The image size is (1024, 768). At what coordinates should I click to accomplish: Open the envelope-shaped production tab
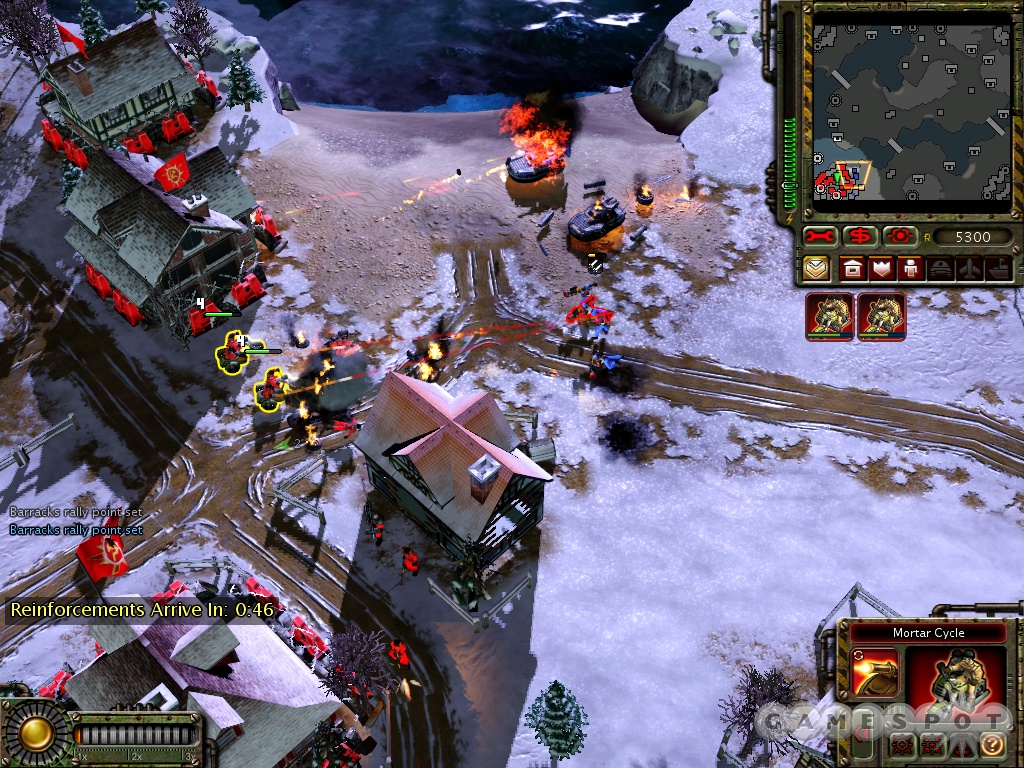point(816,268)
